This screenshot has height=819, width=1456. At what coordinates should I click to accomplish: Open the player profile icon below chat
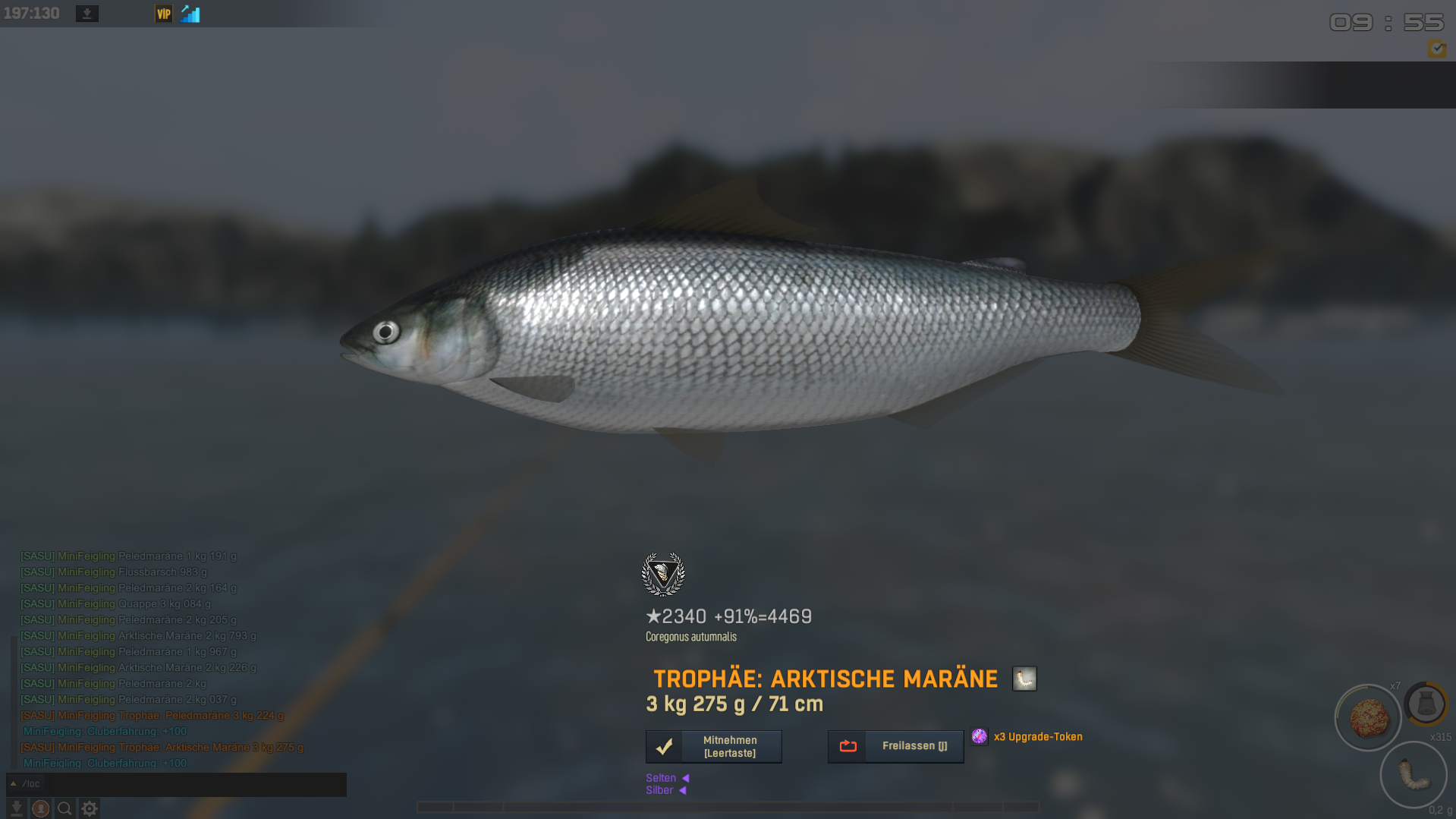pyautogui.click(x=41, y=808)
